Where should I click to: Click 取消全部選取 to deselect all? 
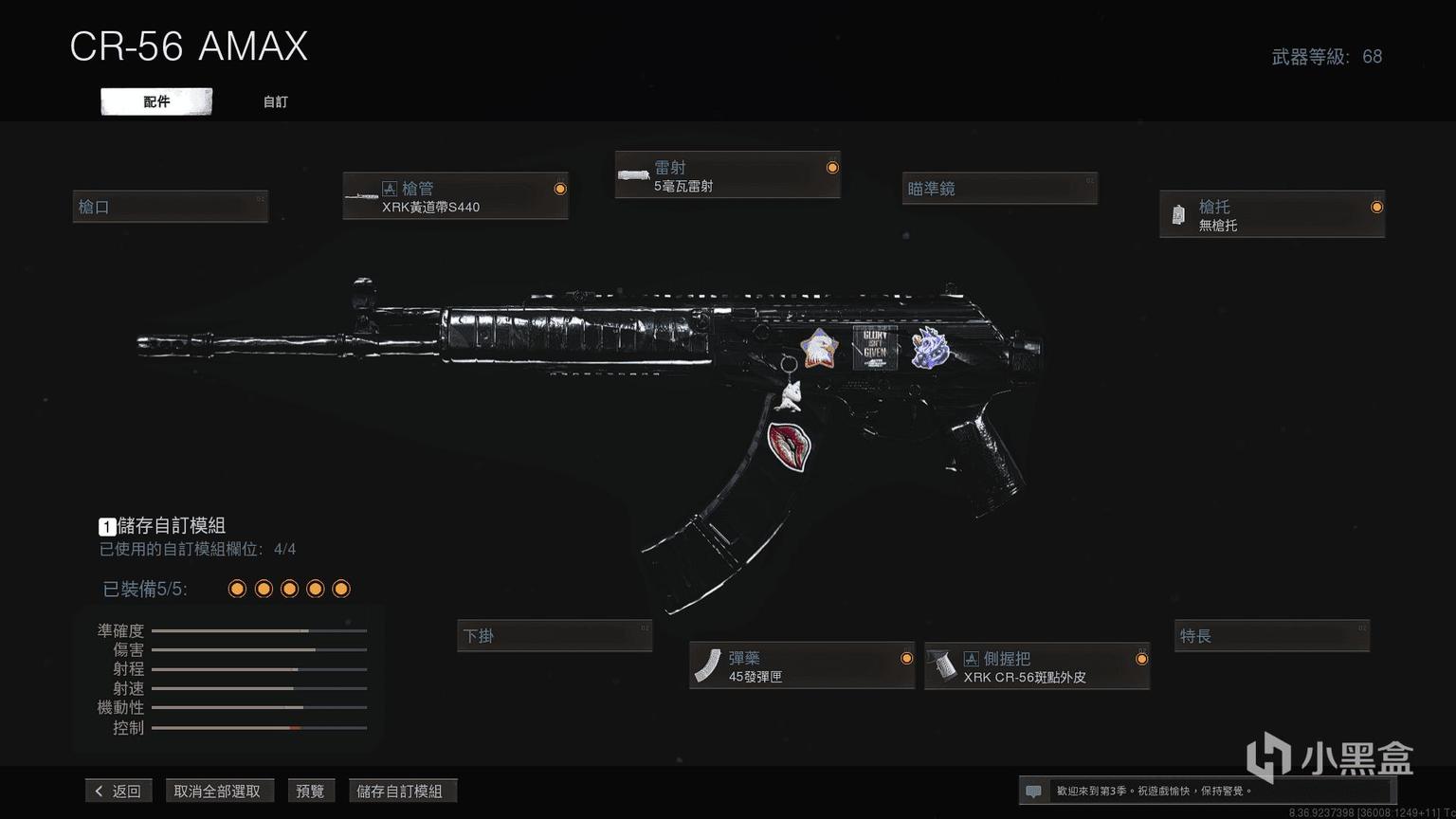(217, 791)
